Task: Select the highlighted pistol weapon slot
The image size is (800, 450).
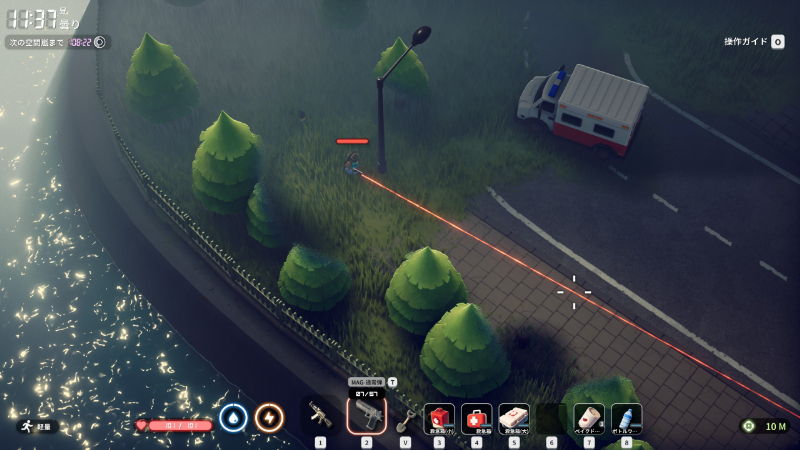Action: coord(366,415)
